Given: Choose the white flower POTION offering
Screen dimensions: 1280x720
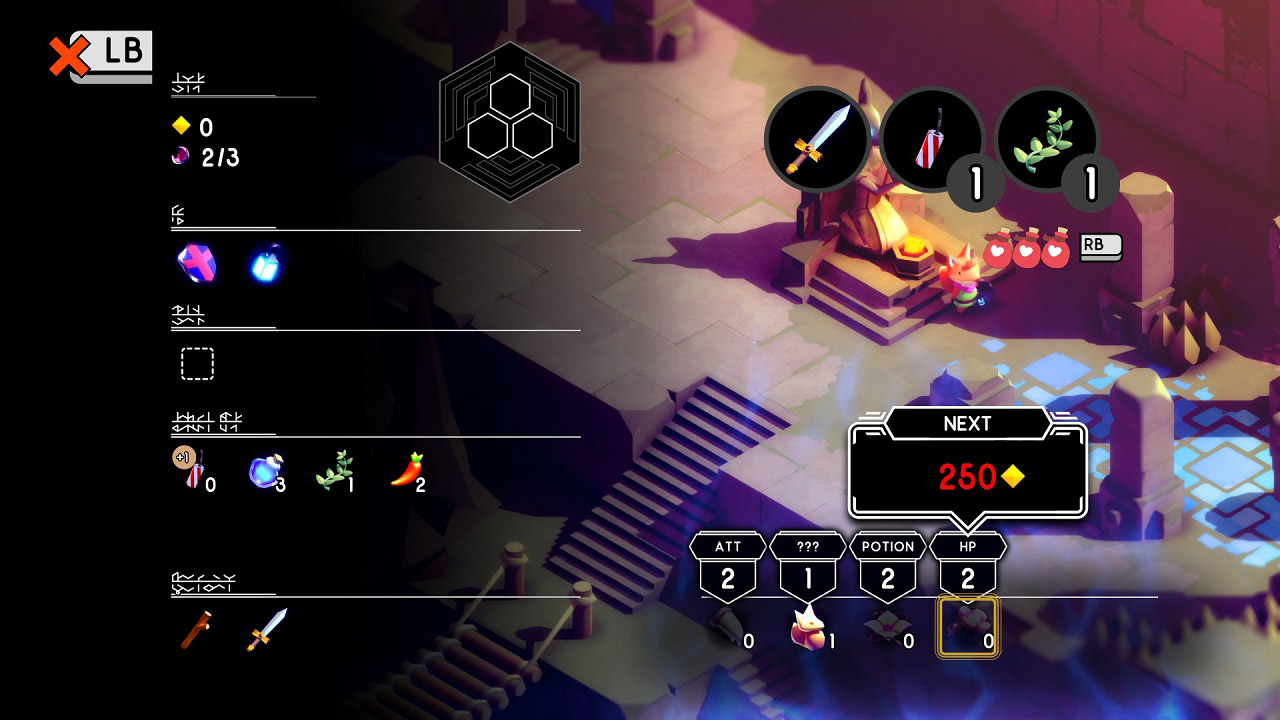Looking at the screenshot, I should pyautogui.click(x=885, y=628).
